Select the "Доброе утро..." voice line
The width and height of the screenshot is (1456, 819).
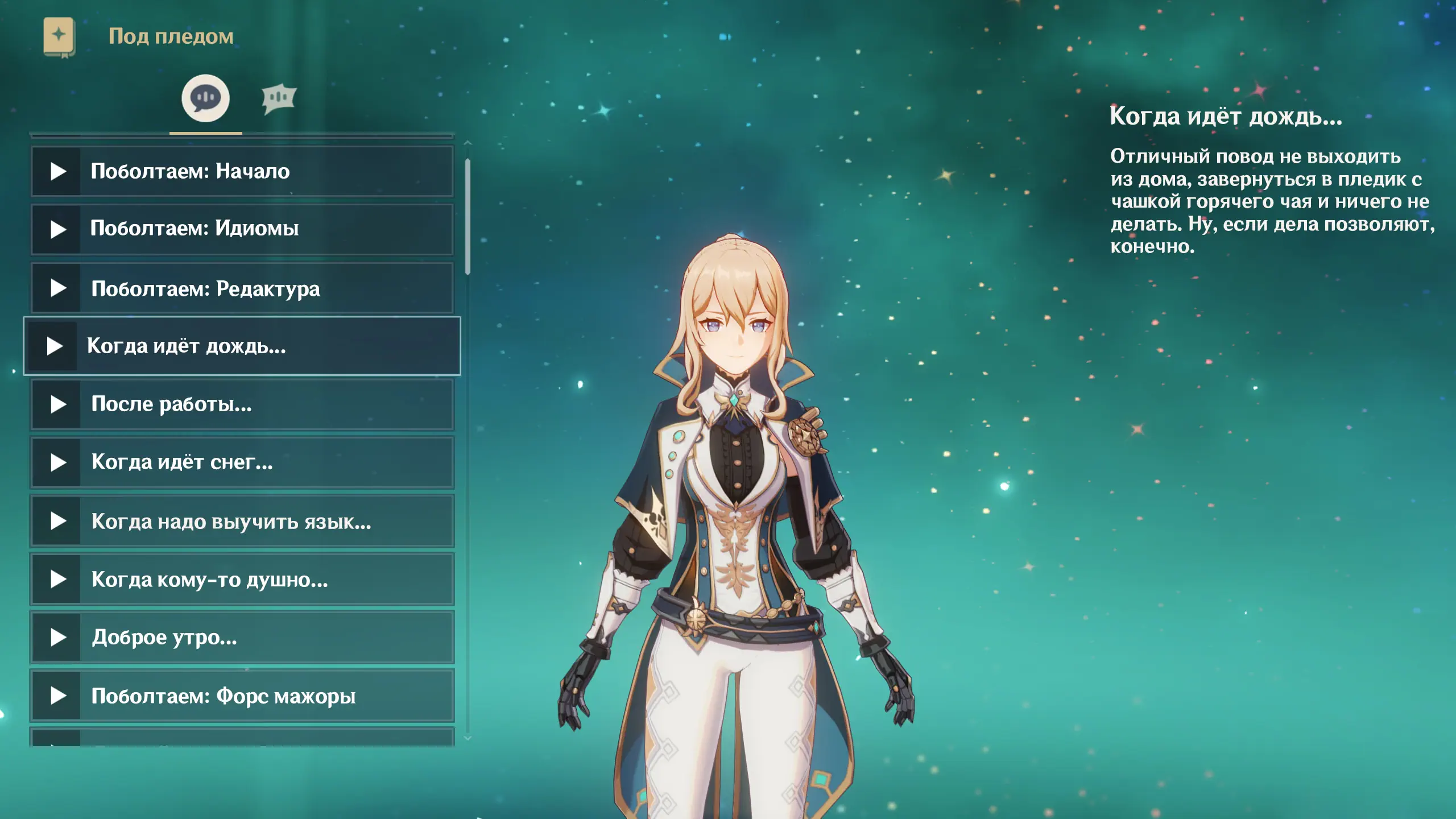click(242, 638)
